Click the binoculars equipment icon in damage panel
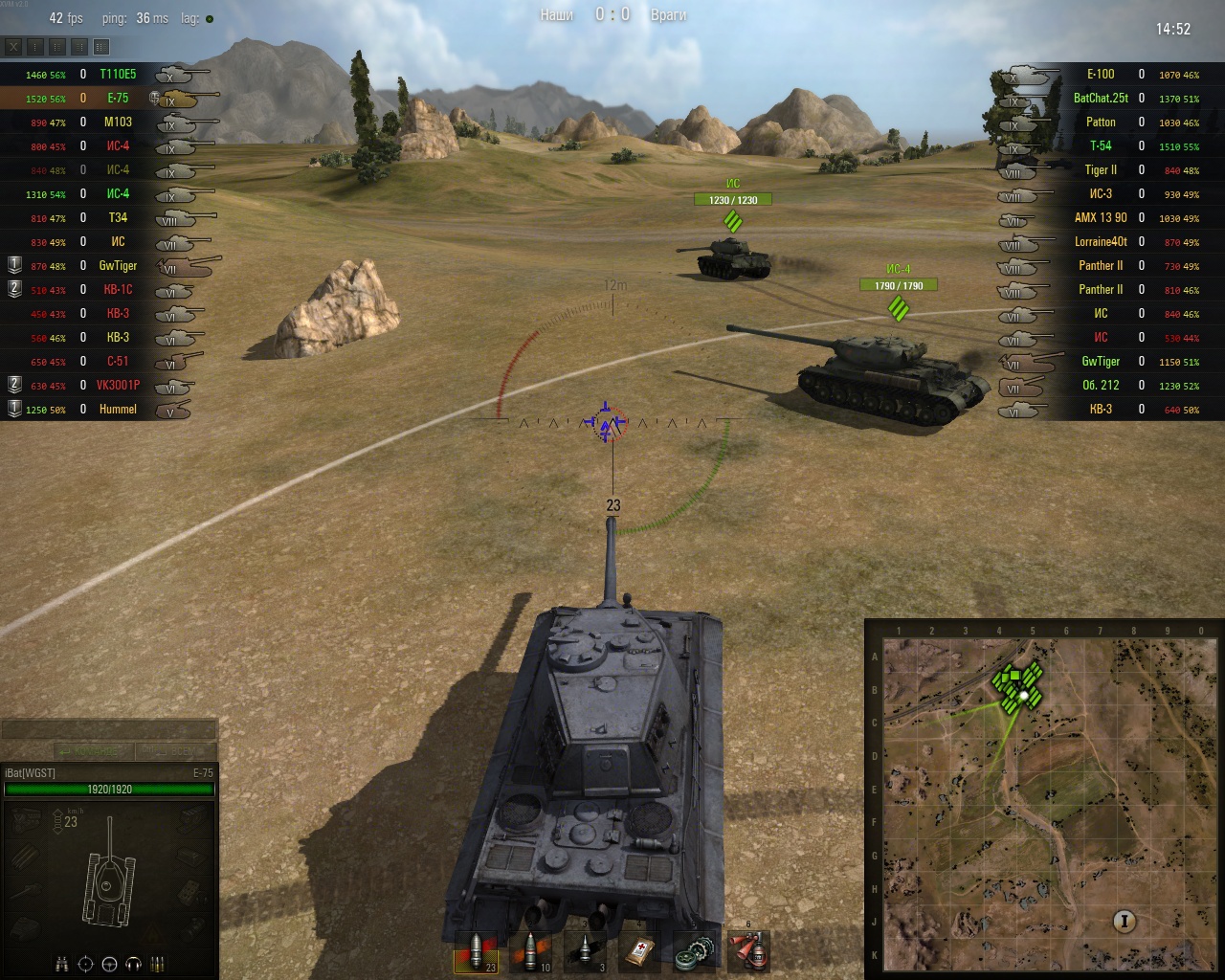 click(62, 964)
